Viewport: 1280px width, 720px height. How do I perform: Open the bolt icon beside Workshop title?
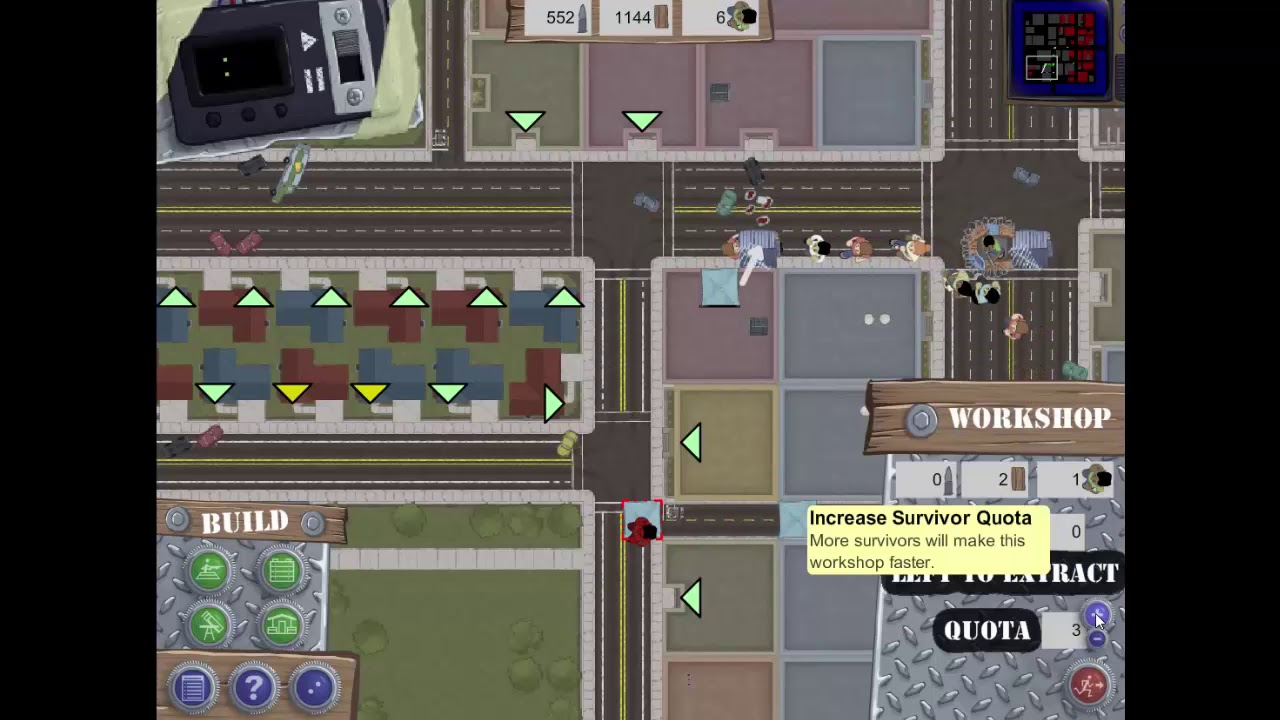point(920,419)
